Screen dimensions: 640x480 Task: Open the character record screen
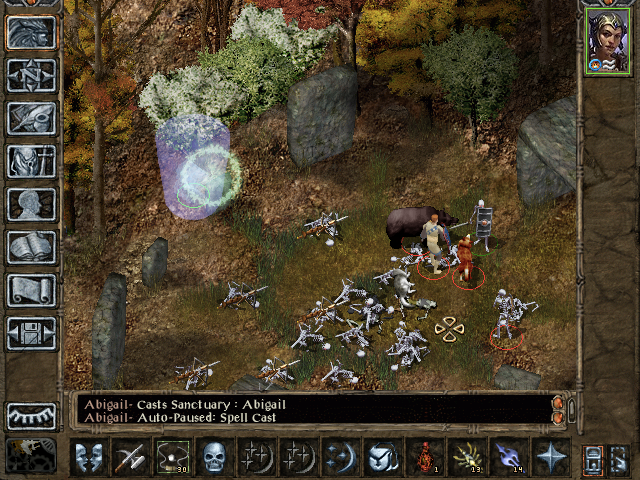click(x=32, y=204)
